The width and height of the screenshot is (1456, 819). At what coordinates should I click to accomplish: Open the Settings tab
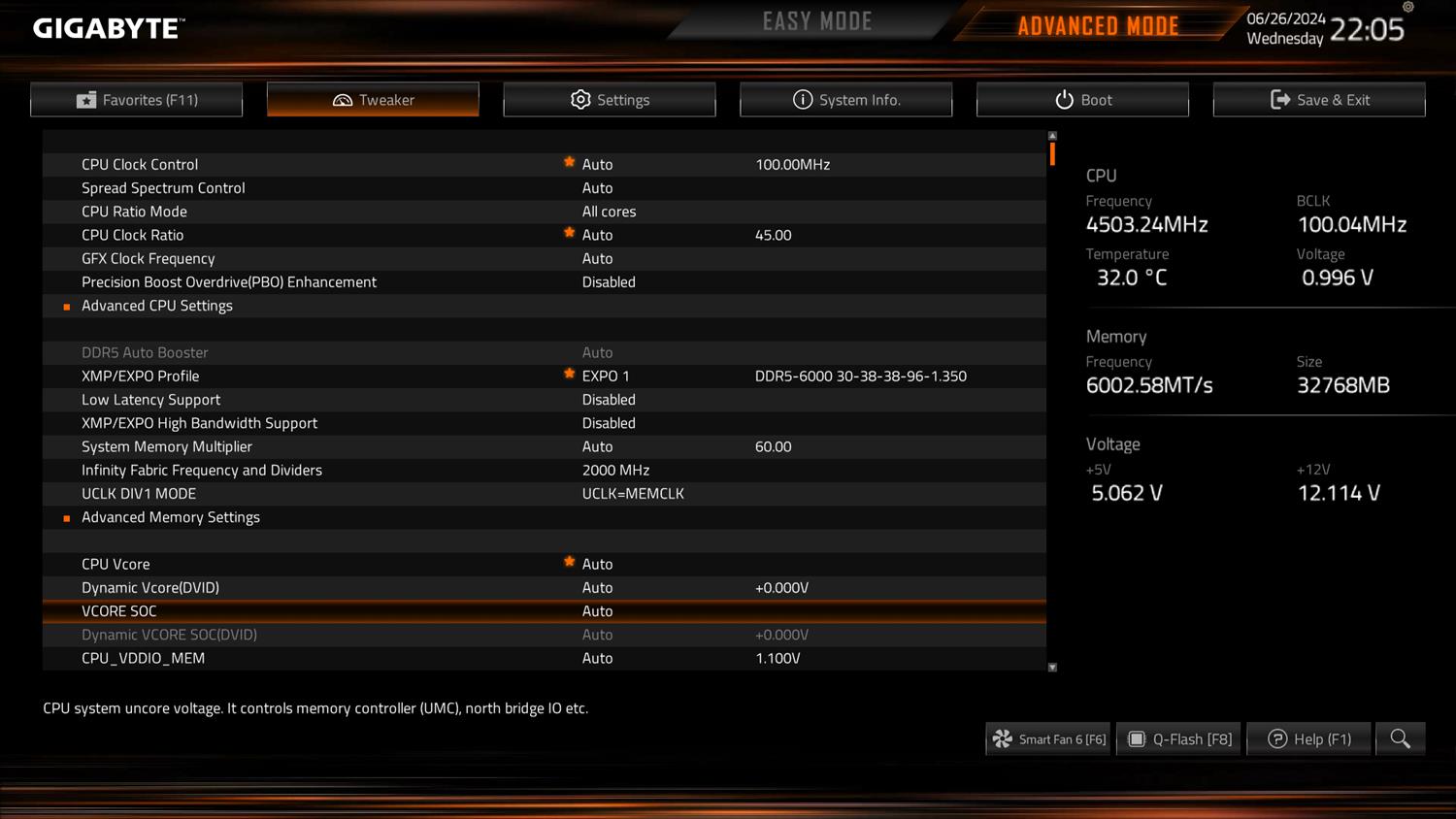pos(610,100)
